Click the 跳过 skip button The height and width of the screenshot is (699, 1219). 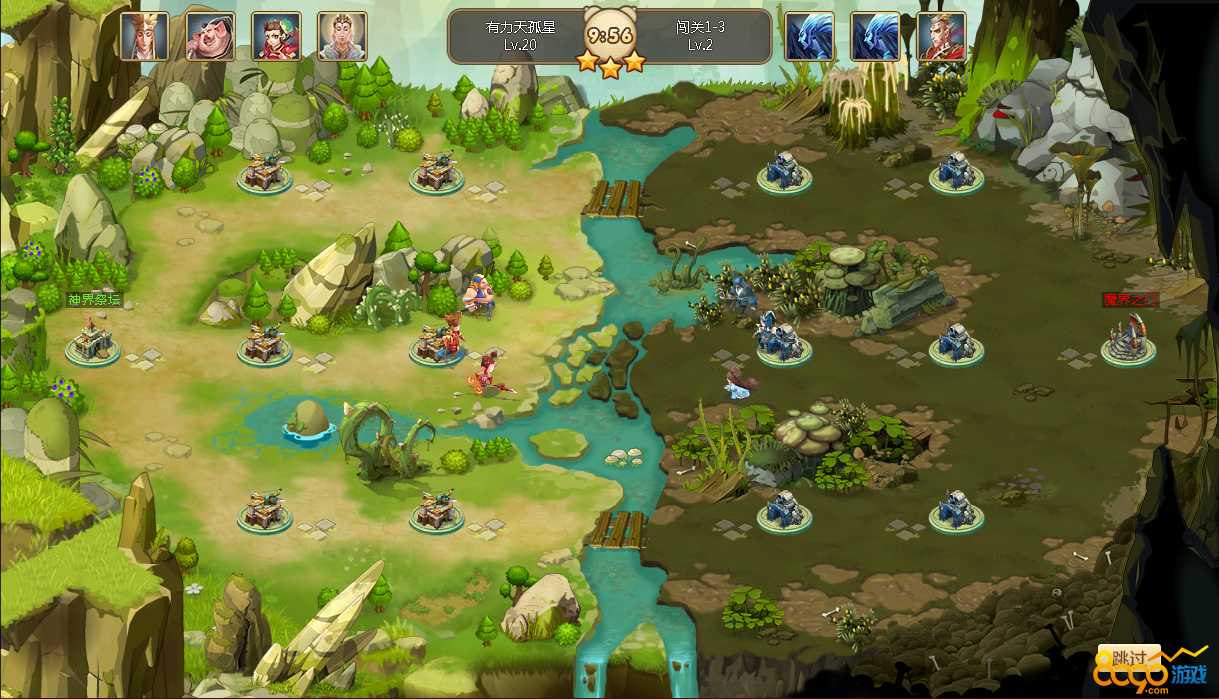1128,658
